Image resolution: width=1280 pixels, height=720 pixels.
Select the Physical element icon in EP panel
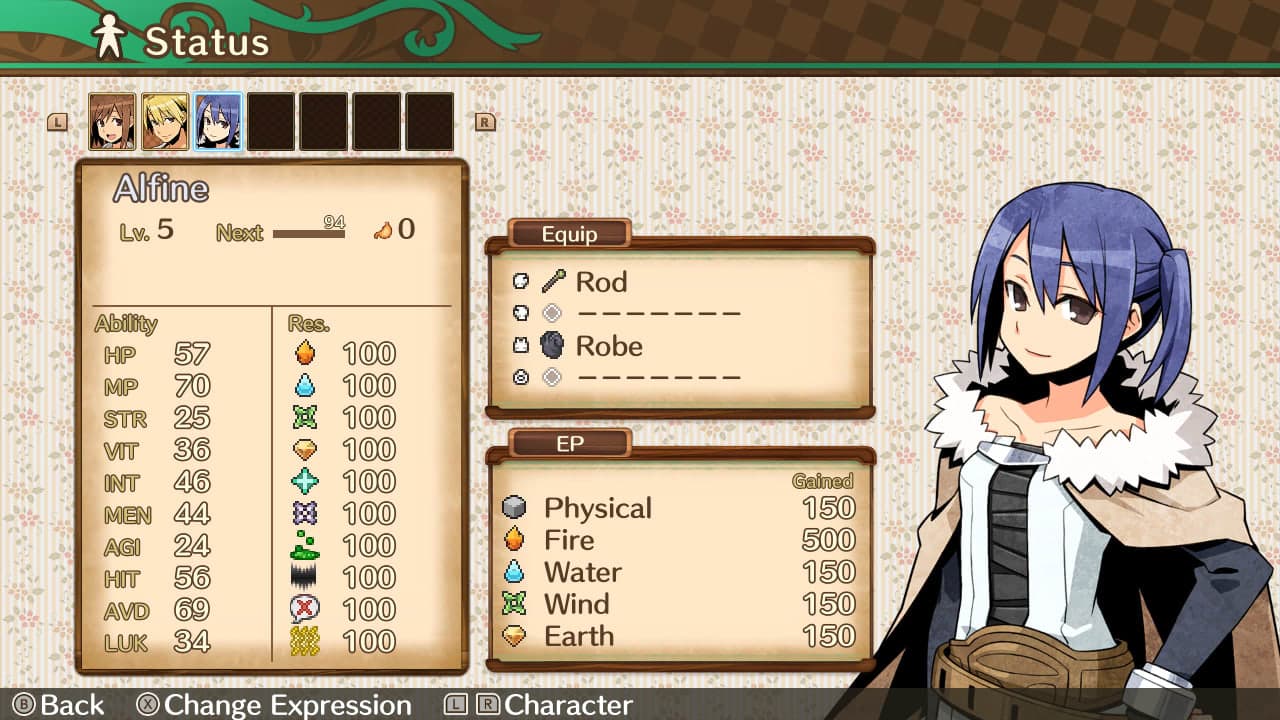[x=516, y=508]
